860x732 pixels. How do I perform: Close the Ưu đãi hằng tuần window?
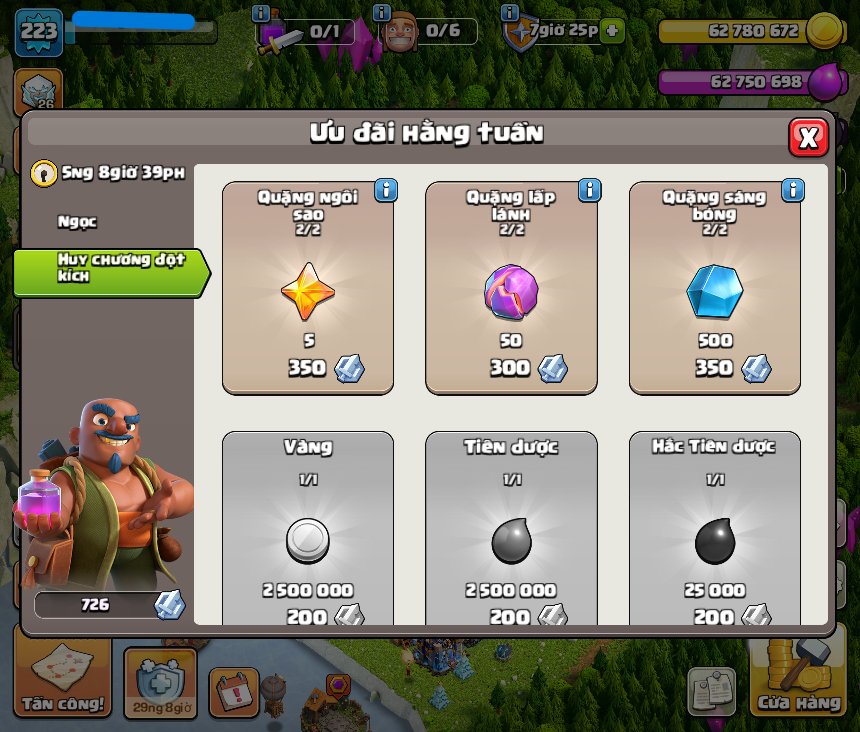click(808, 137)
